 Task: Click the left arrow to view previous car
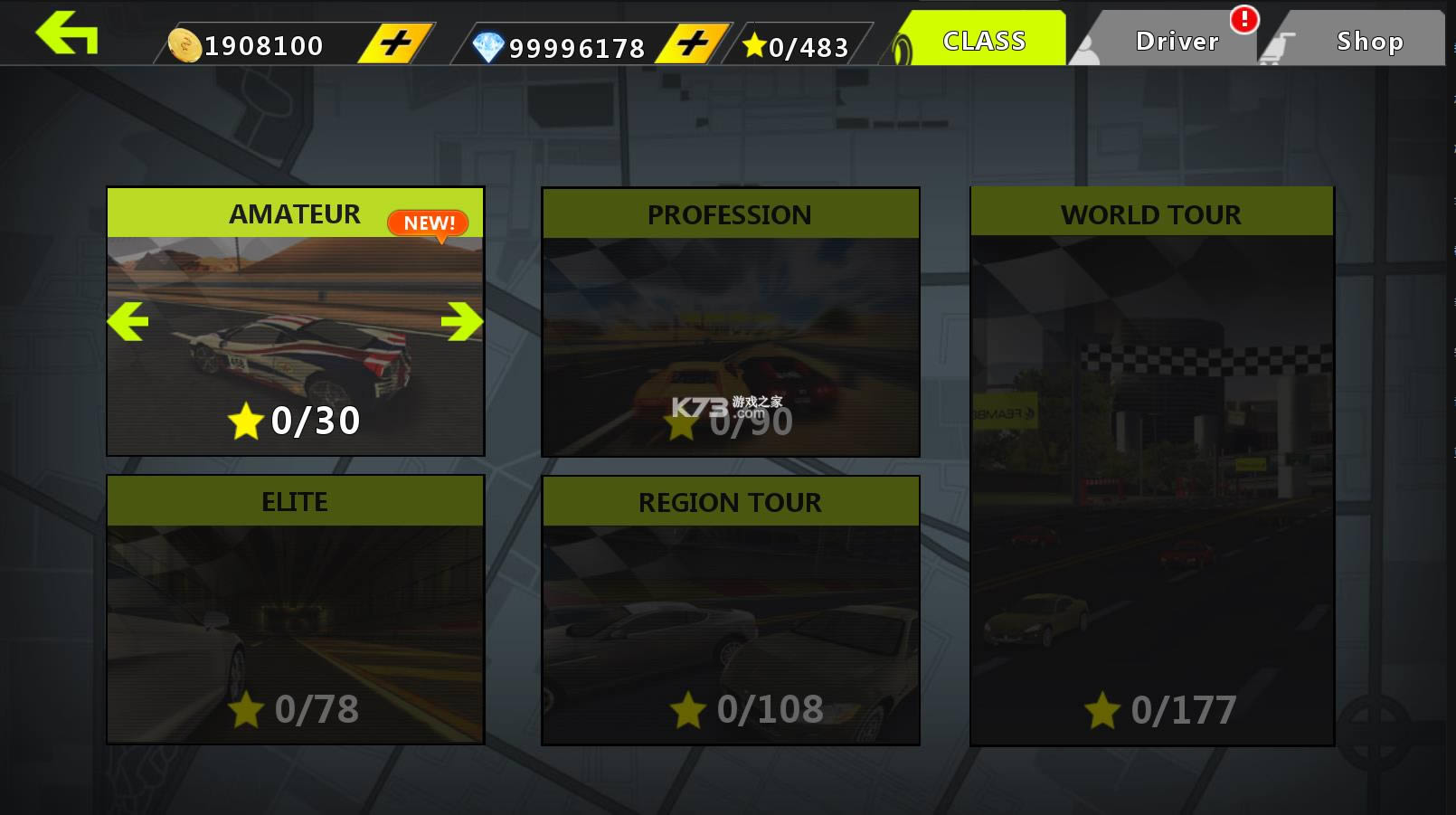(x=128, y=321)
